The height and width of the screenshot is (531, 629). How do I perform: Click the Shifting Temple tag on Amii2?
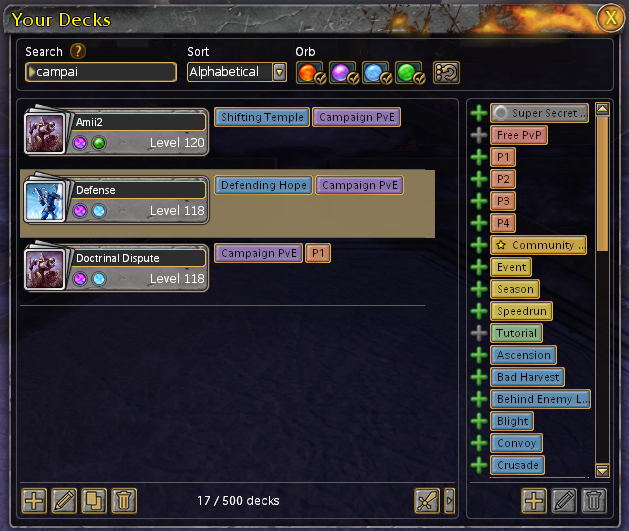click(x=261, y=118)
